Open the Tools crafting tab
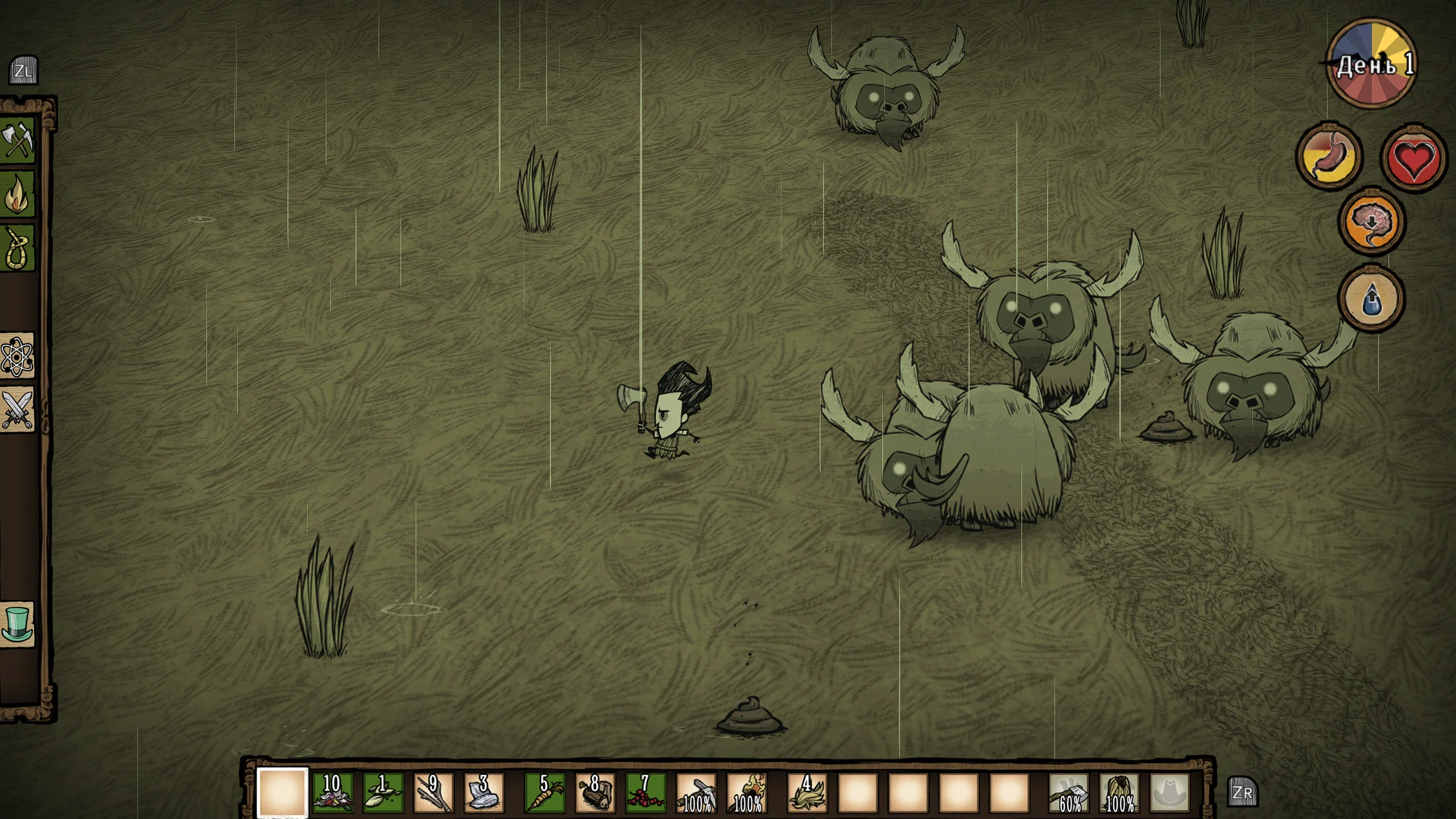Viewport: 1456px width, 819px height. click(18, 140)
